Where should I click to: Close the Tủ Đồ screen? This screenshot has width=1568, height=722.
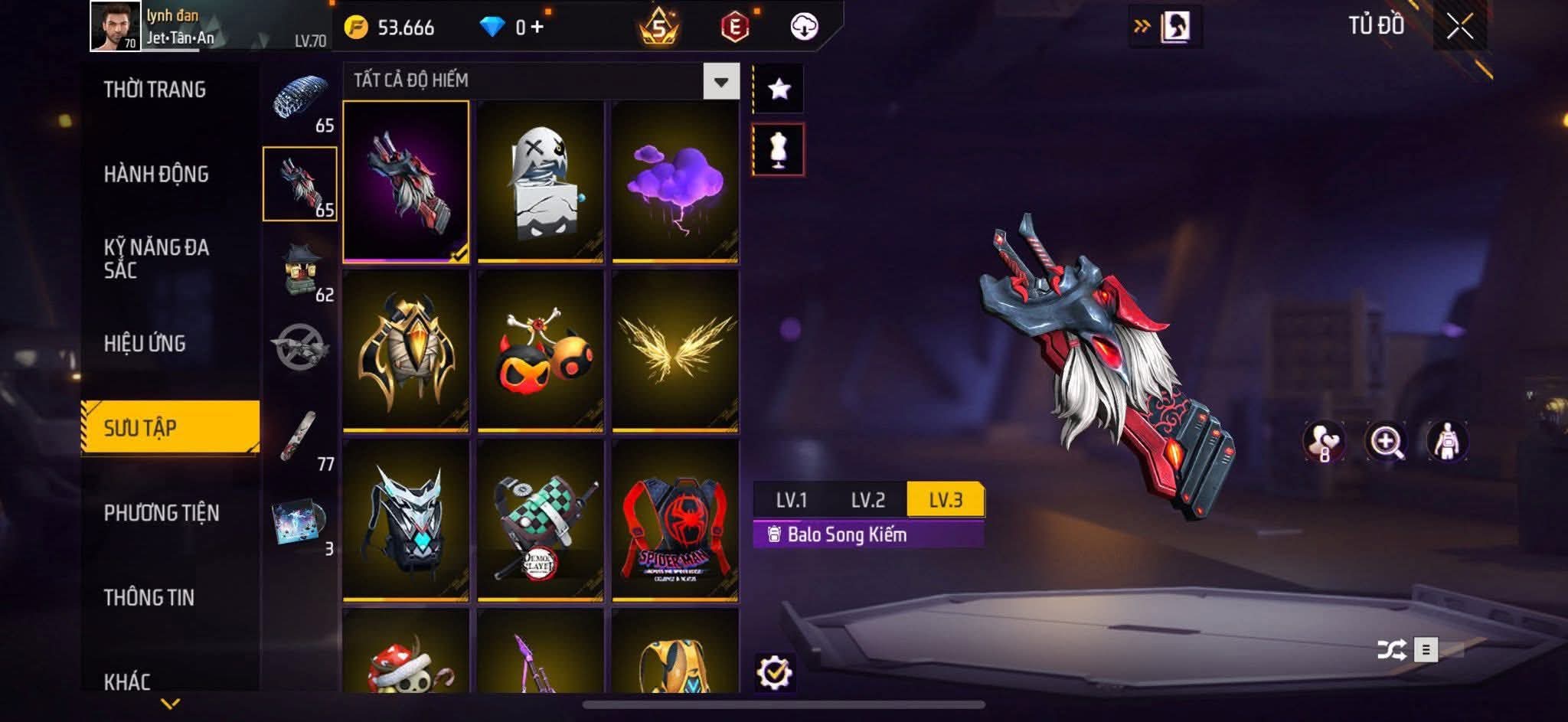pyautogui.click(x=1459, y=28)
